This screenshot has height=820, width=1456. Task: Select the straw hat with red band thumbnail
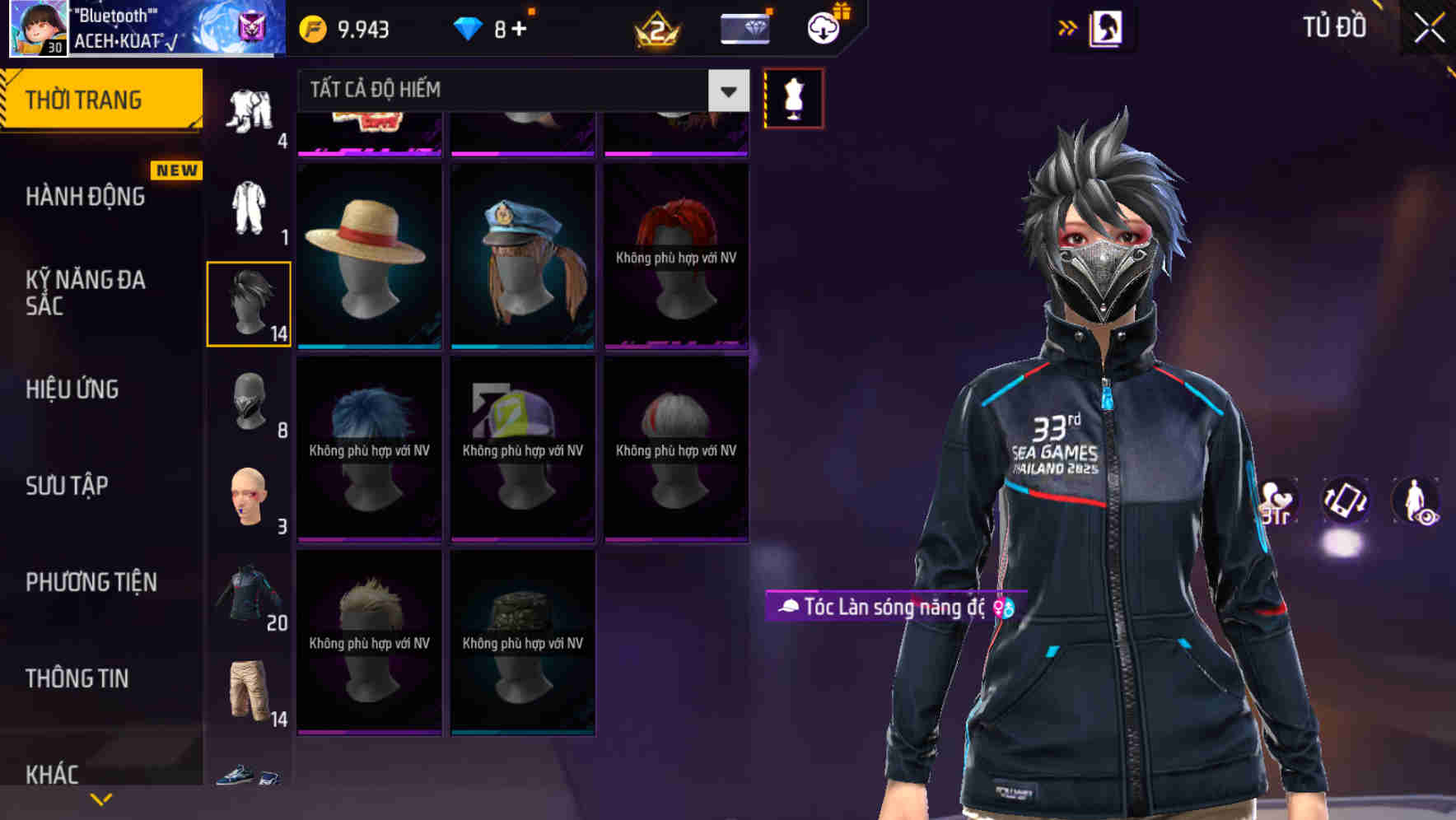click(x=369, y=255)
